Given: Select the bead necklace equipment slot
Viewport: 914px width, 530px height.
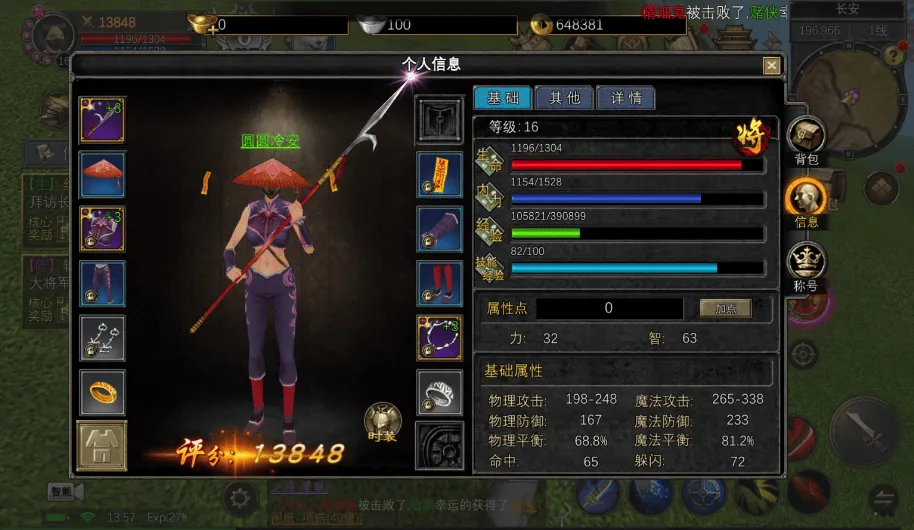Looking at the screenshot, I should click(439, 337).
